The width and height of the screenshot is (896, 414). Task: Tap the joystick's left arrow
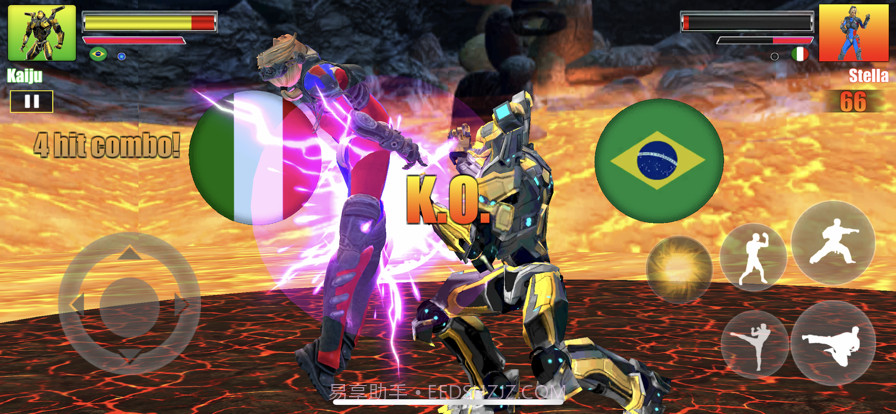point(76,303)
